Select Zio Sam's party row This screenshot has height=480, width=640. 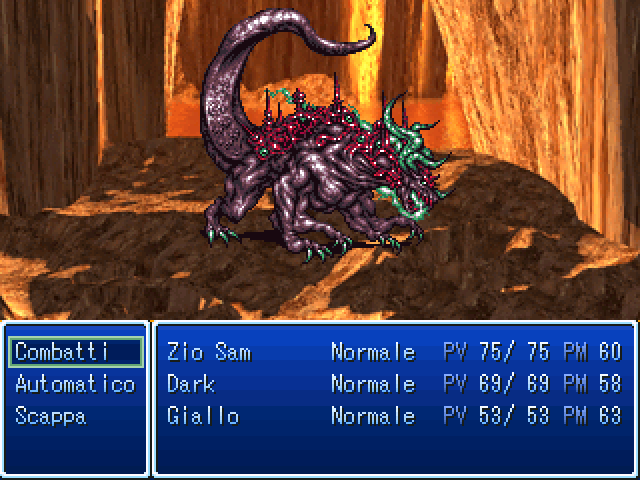click(394, 352)
